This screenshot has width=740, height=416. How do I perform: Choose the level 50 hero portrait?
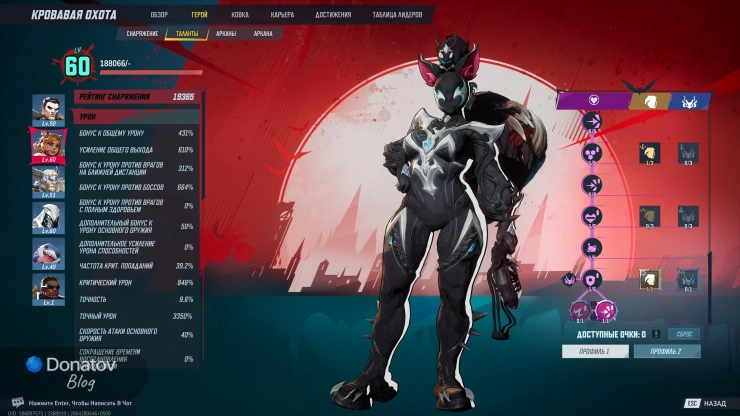[x=47, y=109]
